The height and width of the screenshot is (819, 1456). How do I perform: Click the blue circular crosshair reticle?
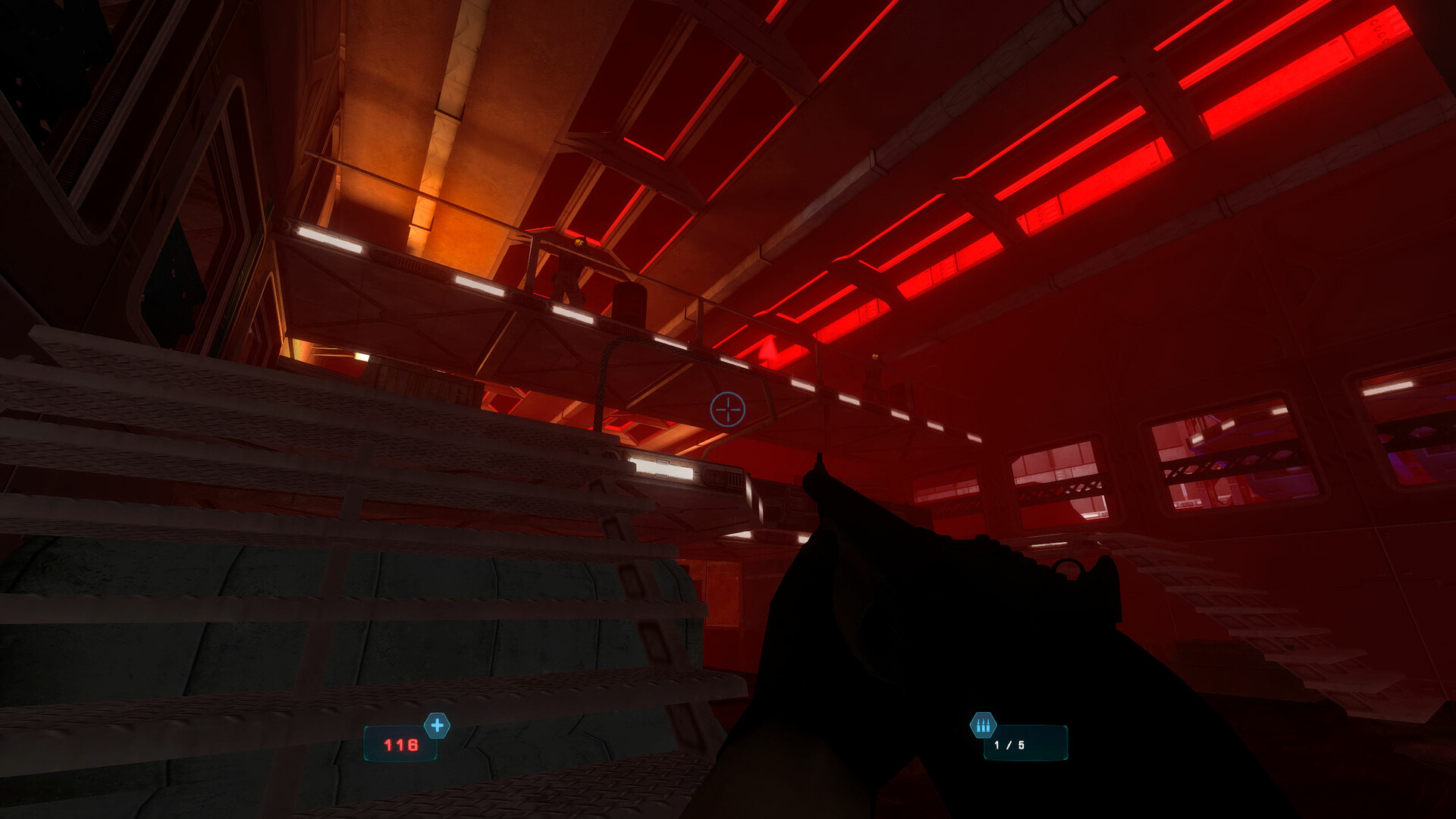[x=726, y=409]
